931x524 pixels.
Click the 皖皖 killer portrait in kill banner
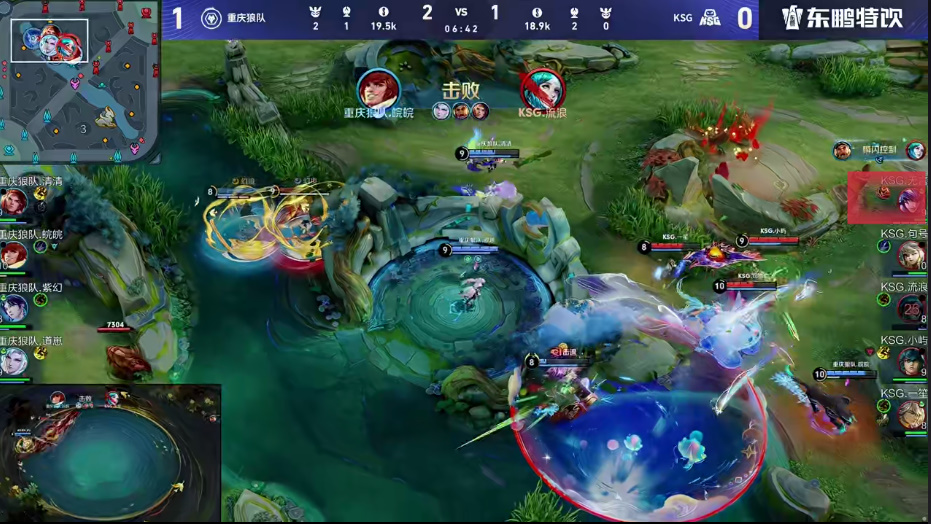coord(378,90)
